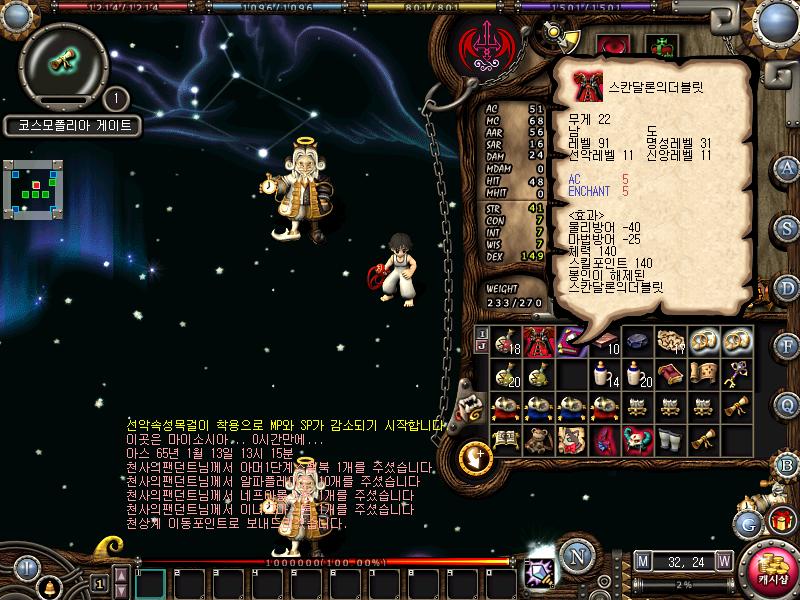Screen dimensions: 800x600
Task: Click the round B menu button
Action: pyautogui.click(x=787, y=463)
